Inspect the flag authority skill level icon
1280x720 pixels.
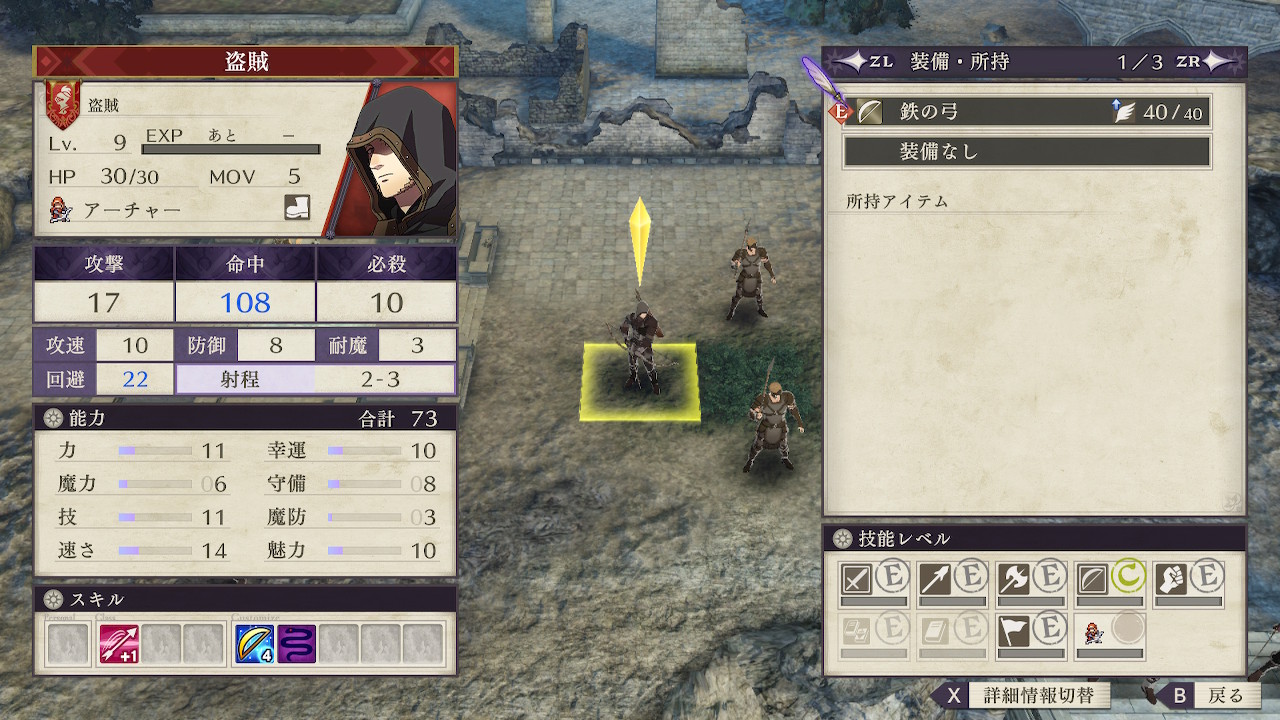(1014, 630)
